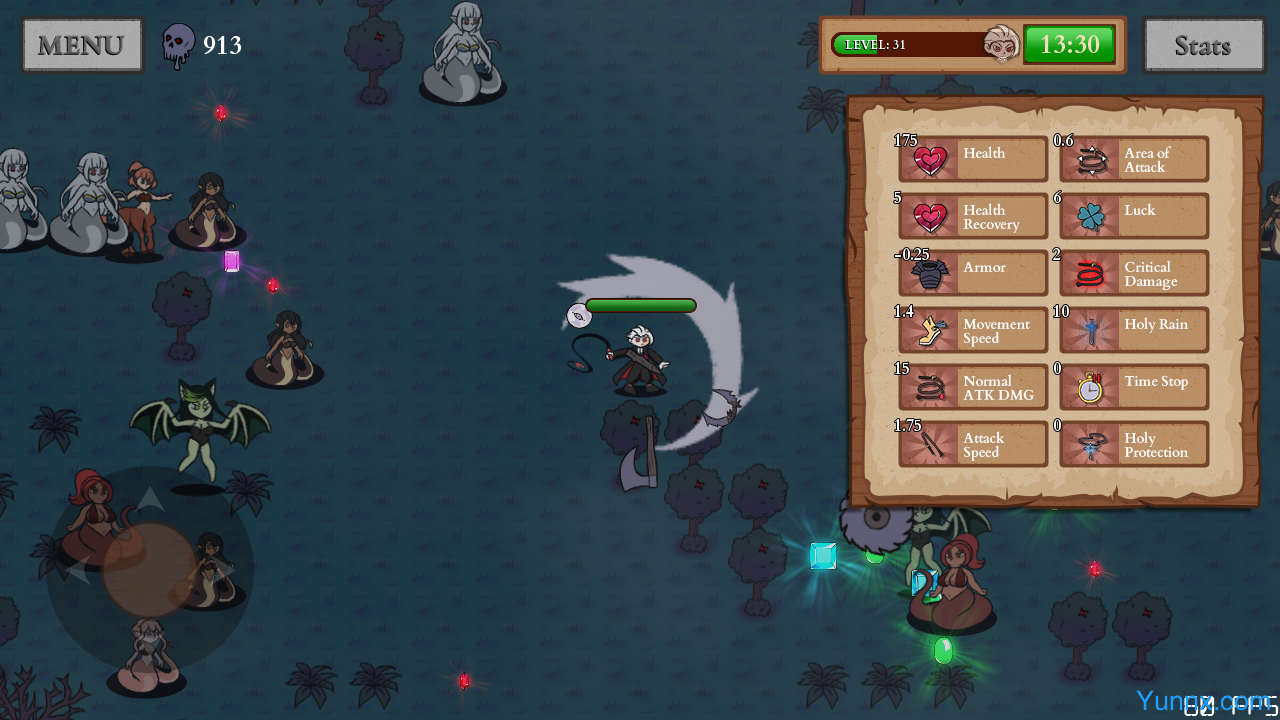Select the Holy Protection skill entry
Screen dimensions: 1280x720
1134,444
